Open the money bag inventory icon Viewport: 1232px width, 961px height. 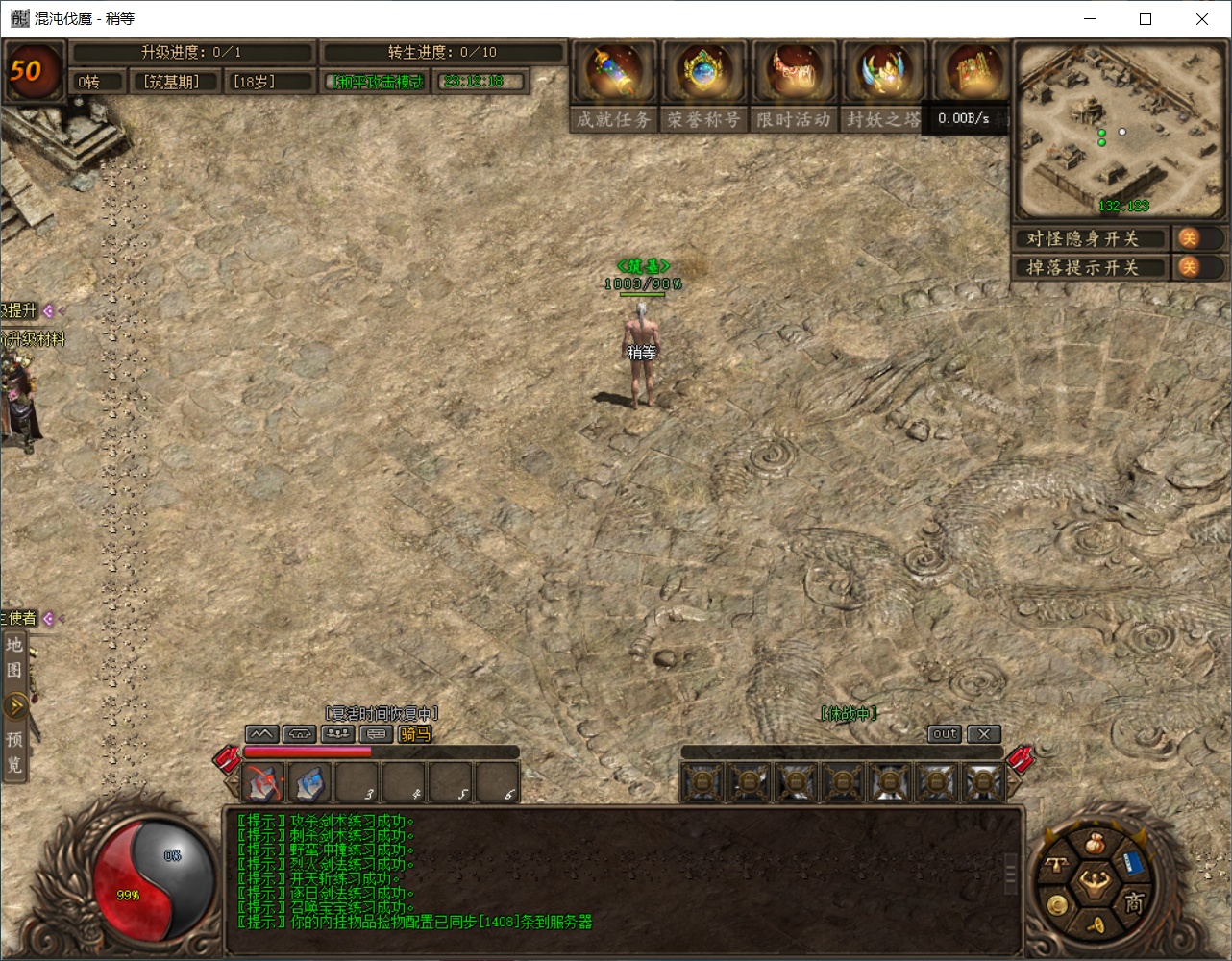coord(1094,842)
